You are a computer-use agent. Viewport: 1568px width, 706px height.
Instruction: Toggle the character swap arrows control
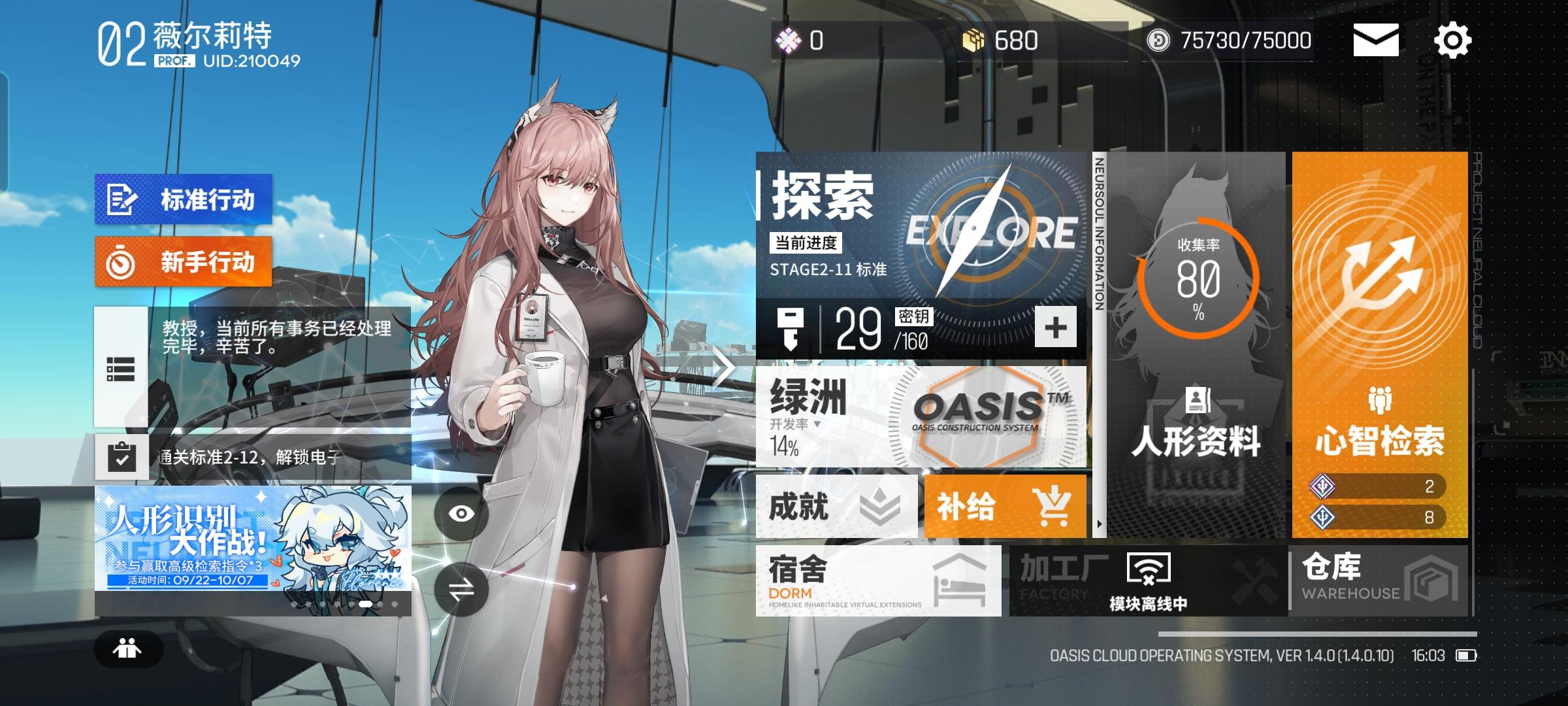(461, 589)
